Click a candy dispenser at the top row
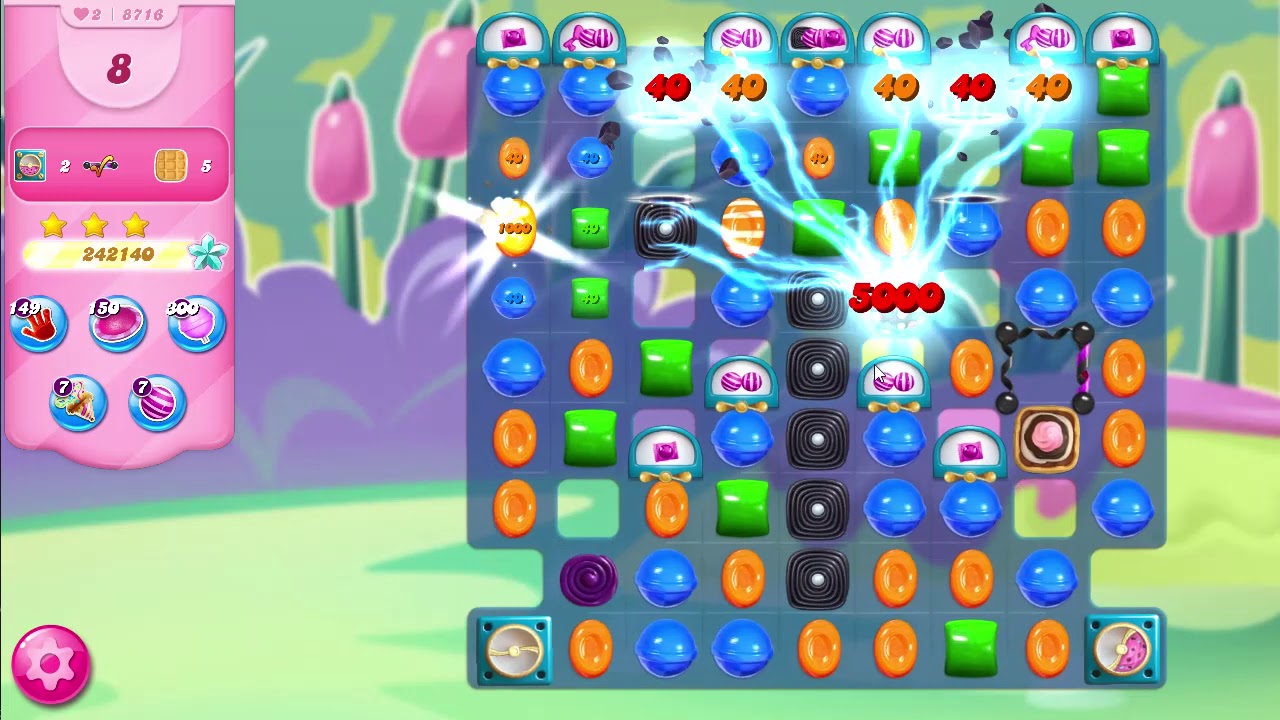 tap(513, 35)
